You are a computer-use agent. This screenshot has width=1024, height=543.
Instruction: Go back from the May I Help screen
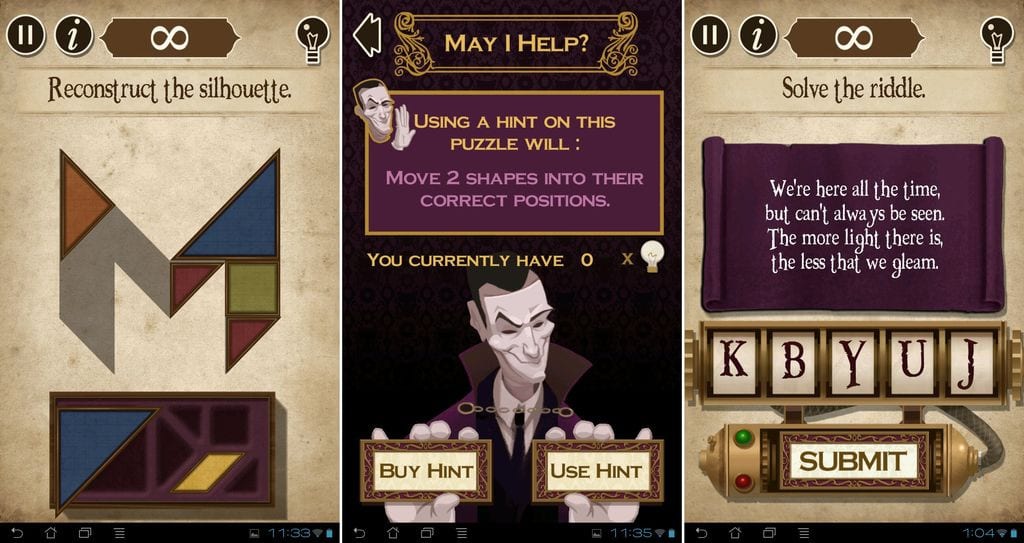coord(368,36)
